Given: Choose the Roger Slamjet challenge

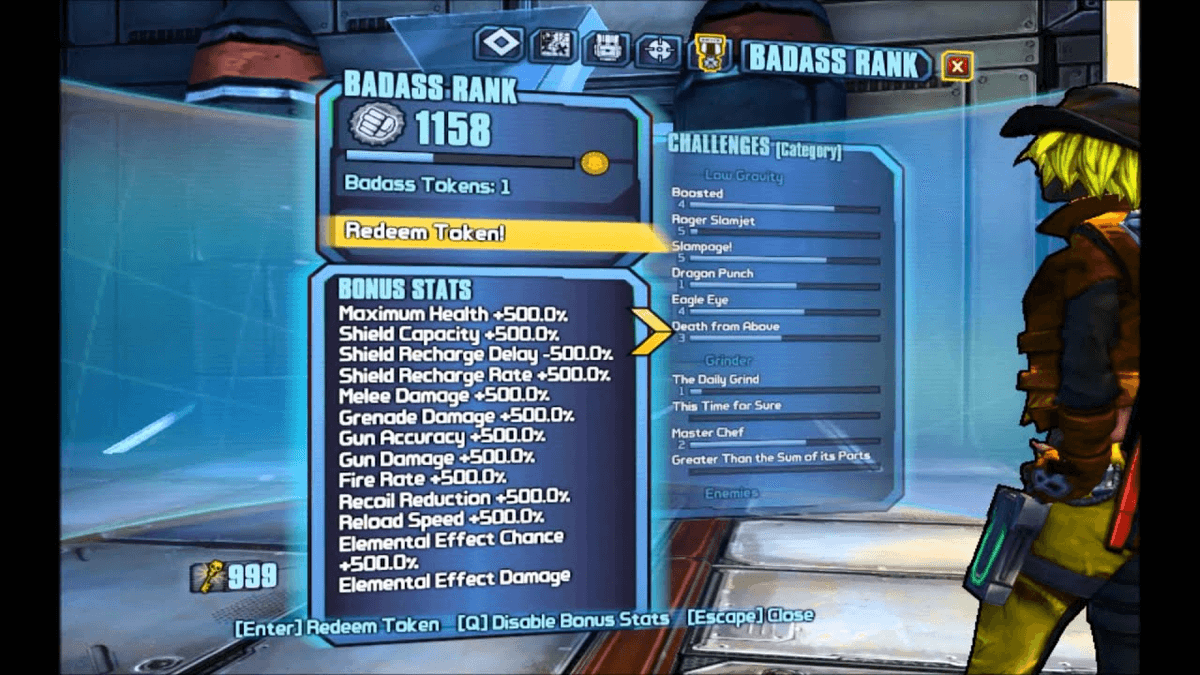Looking at the screenshot, I should pyautogui.click(x=714, y=220).
